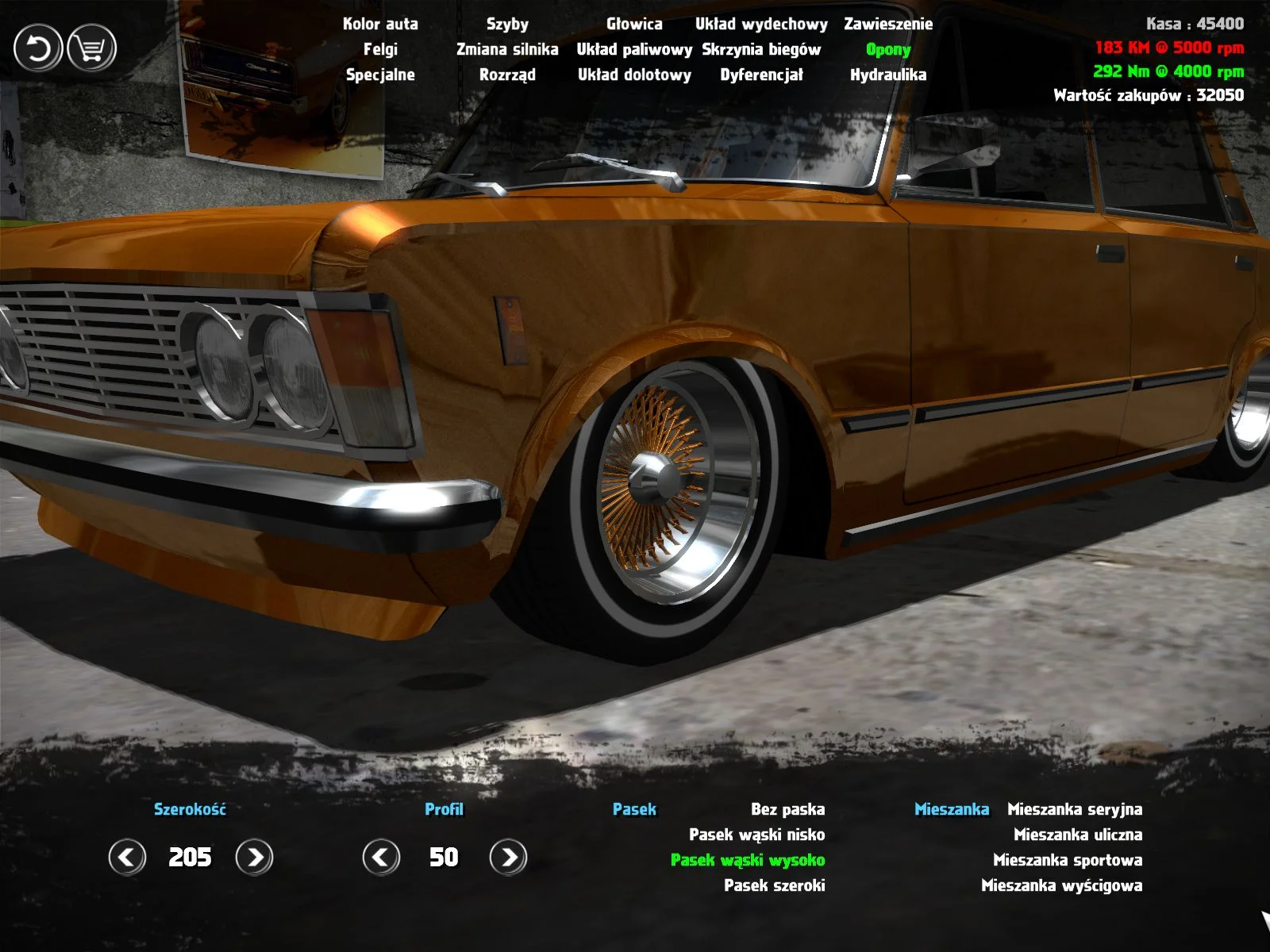This screenshot has height=952, width=1270.
Task: Select "Bez paska" stripe option
Action: pyautogui.click(x=788, y=810)
